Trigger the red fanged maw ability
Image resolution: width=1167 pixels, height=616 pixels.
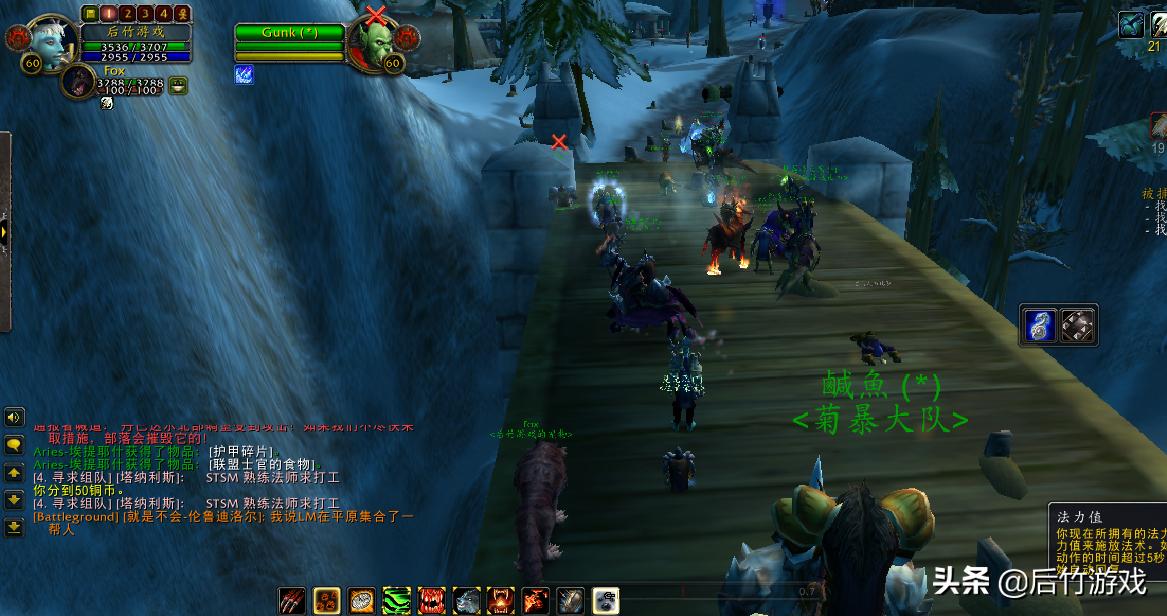click(432, 600)
